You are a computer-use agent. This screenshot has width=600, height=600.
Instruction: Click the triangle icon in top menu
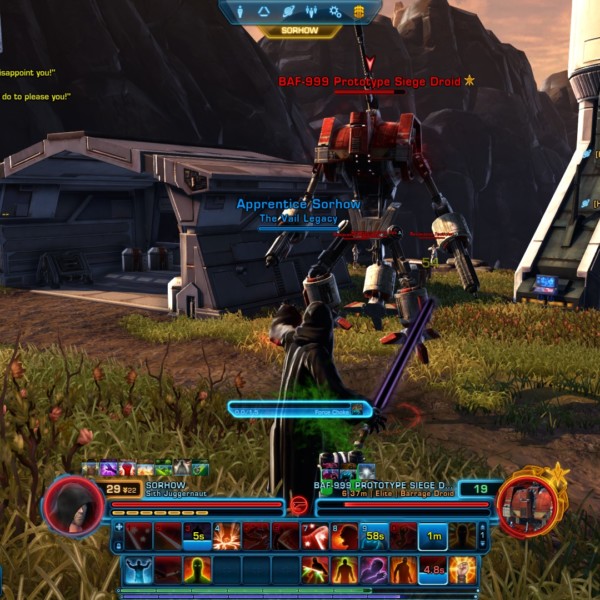coord(265,12)
